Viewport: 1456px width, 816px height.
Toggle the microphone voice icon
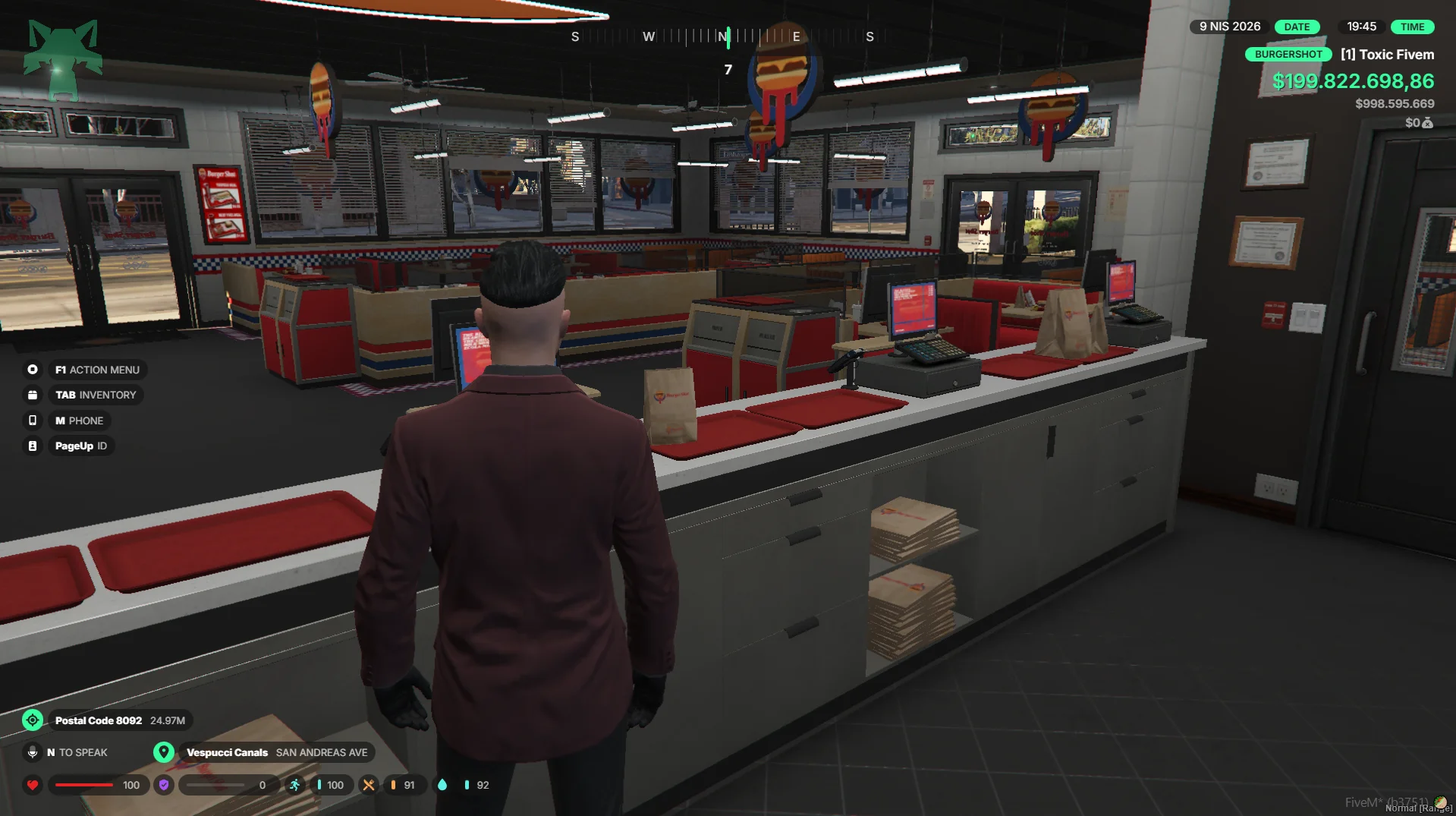pyautogui.click(x=33, y=752)
